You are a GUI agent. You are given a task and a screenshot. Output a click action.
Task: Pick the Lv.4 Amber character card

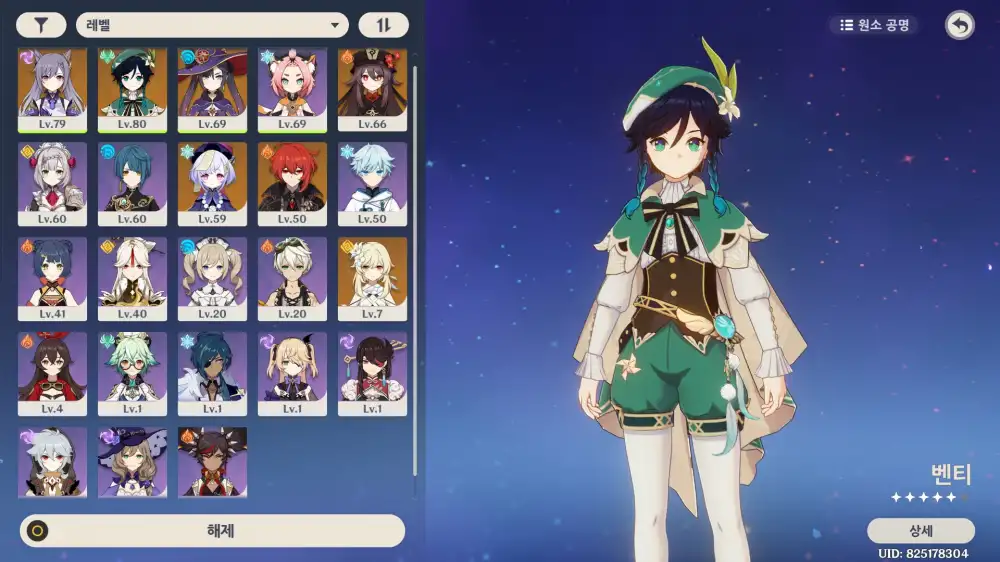click(x=52, y=373)
